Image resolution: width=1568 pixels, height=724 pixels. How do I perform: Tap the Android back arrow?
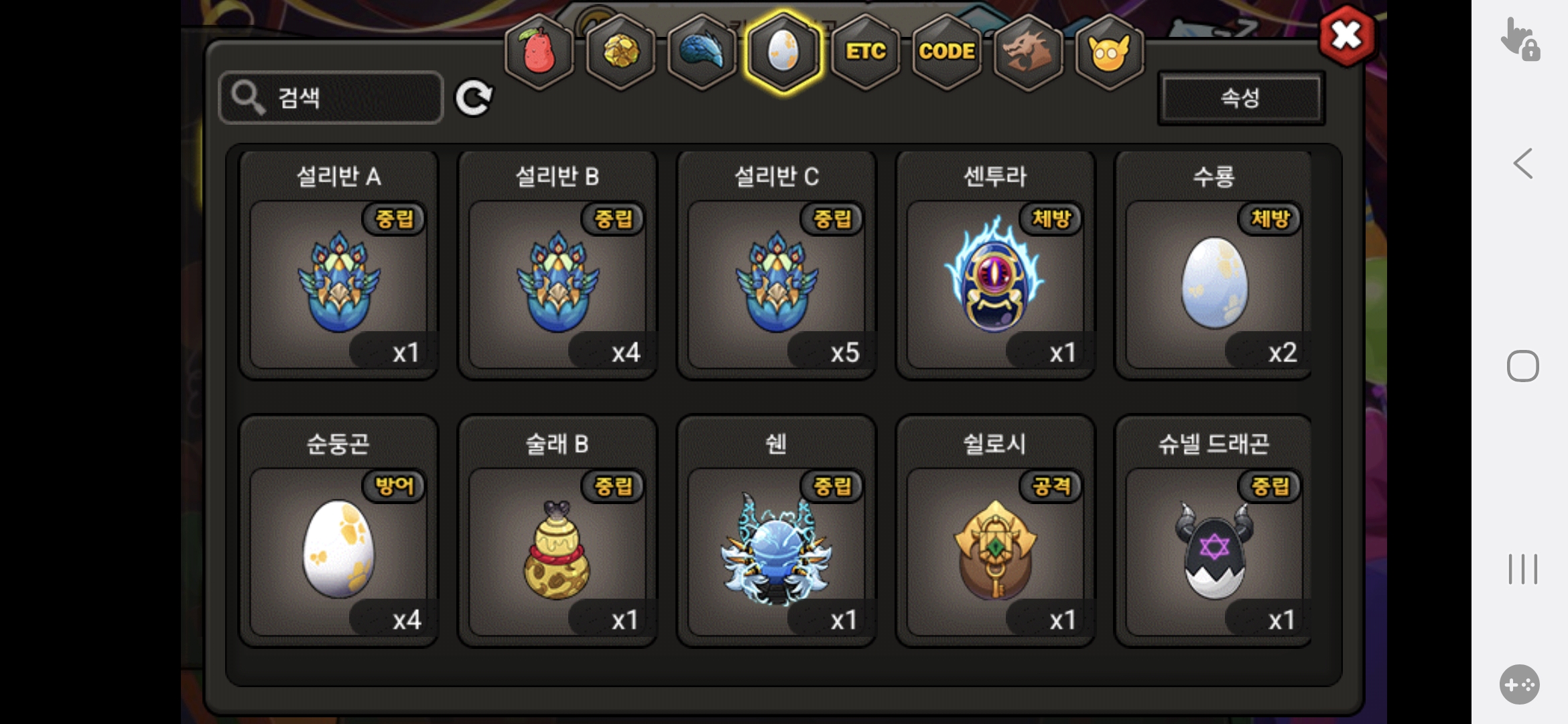pyautogui.click(x=1522, y=164)
